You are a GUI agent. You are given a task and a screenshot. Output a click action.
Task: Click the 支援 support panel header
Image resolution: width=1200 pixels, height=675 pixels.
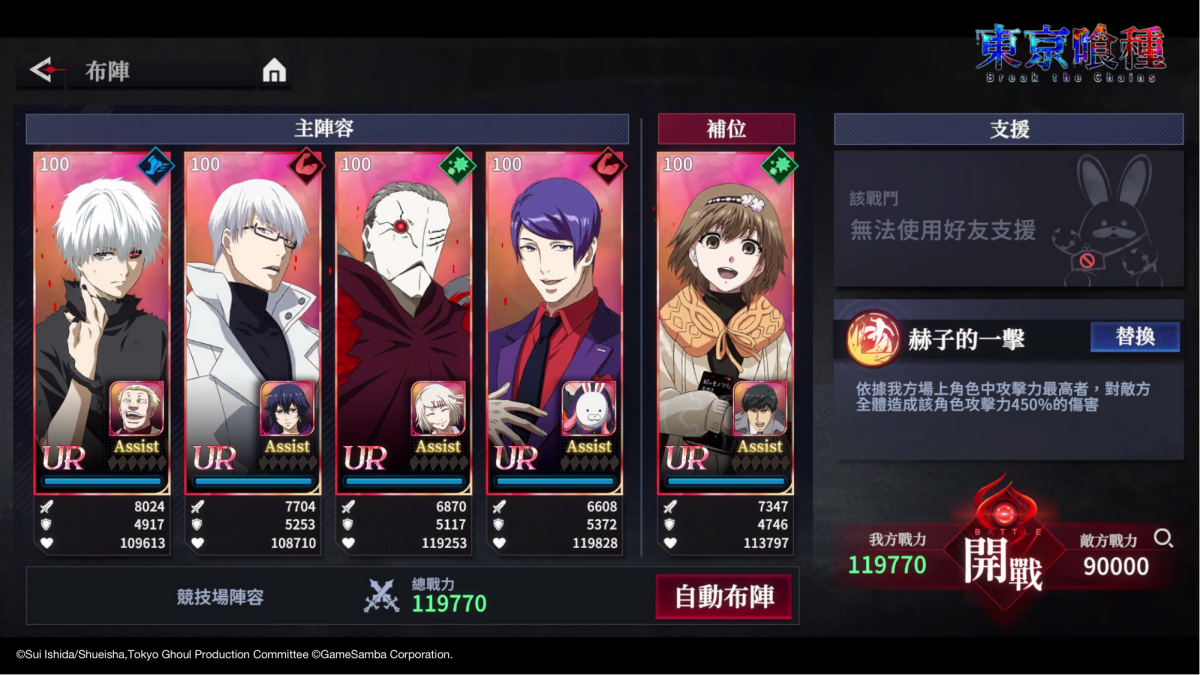(x=1009, y=129)
